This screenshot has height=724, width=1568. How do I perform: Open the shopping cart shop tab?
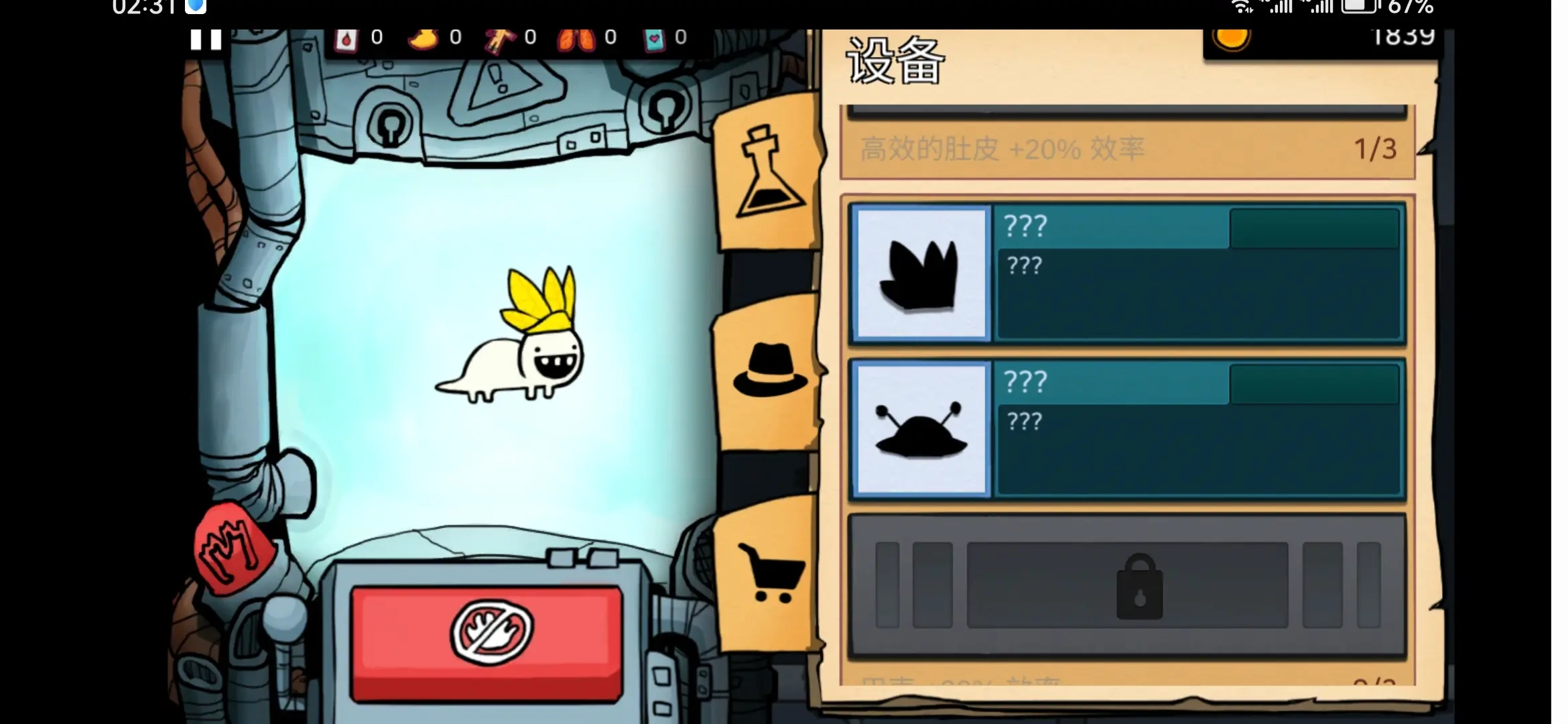771,572
